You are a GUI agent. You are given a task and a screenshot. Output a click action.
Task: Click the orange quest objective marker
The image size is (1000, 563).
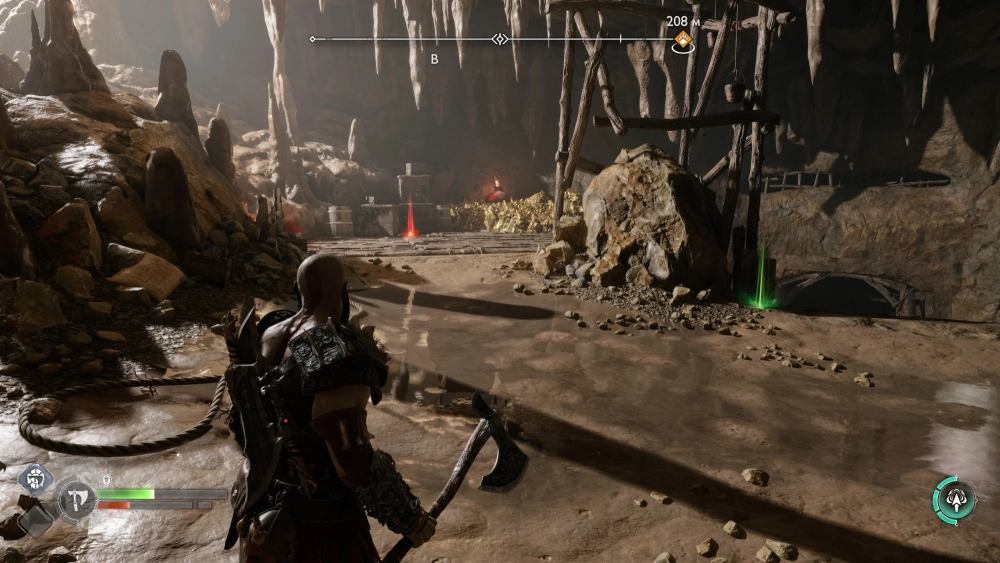(683, 40)
